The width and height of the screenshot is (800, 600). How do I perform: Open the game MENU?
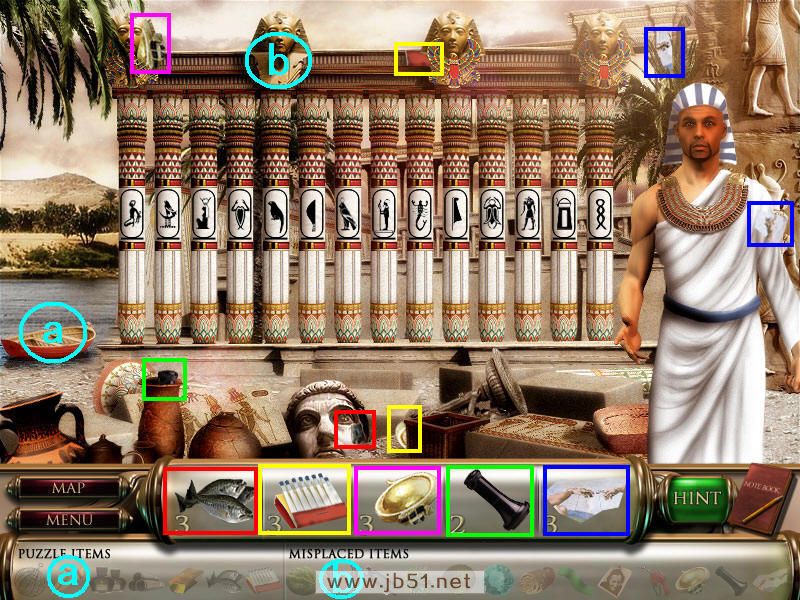[68, 520]
